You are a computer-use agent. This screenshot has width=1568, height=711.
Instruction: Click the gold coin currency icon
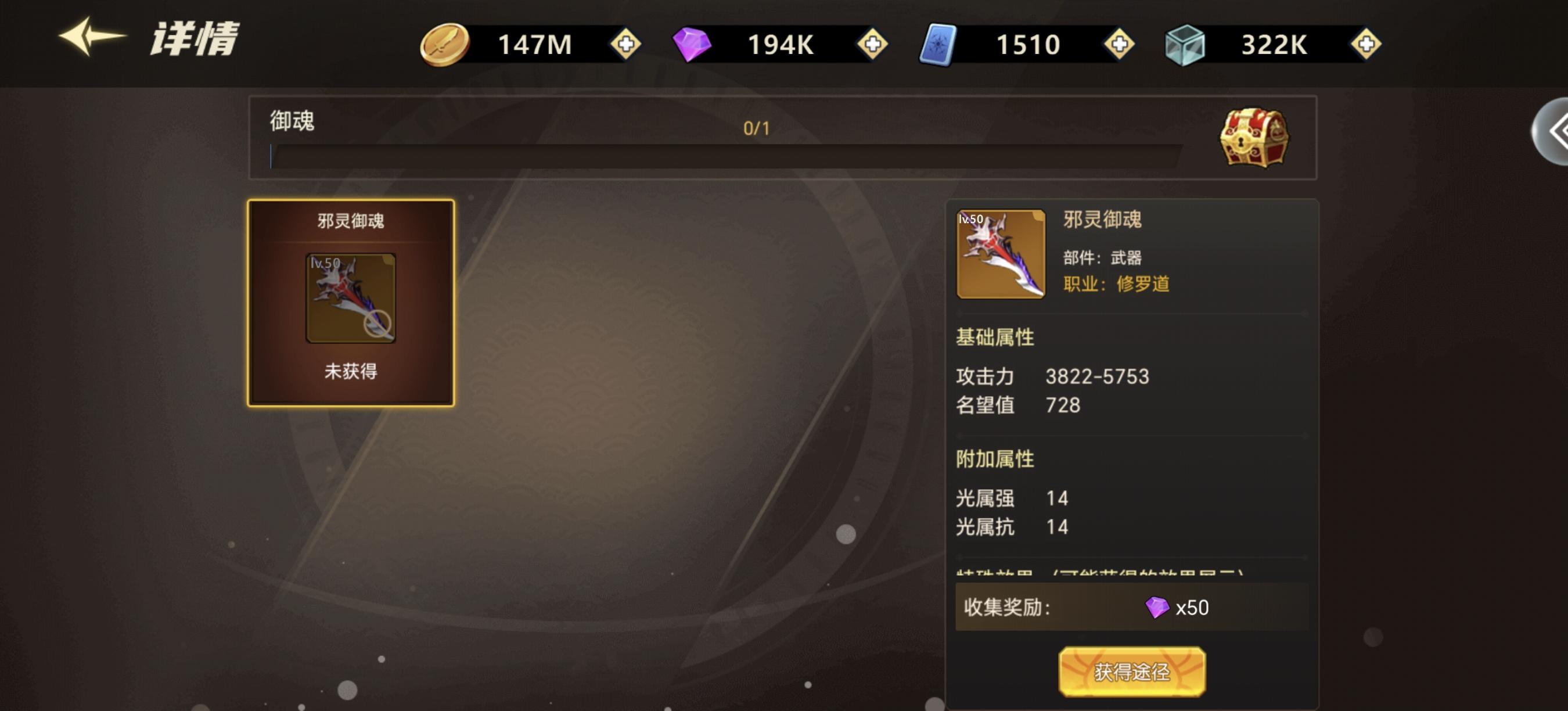445,44
